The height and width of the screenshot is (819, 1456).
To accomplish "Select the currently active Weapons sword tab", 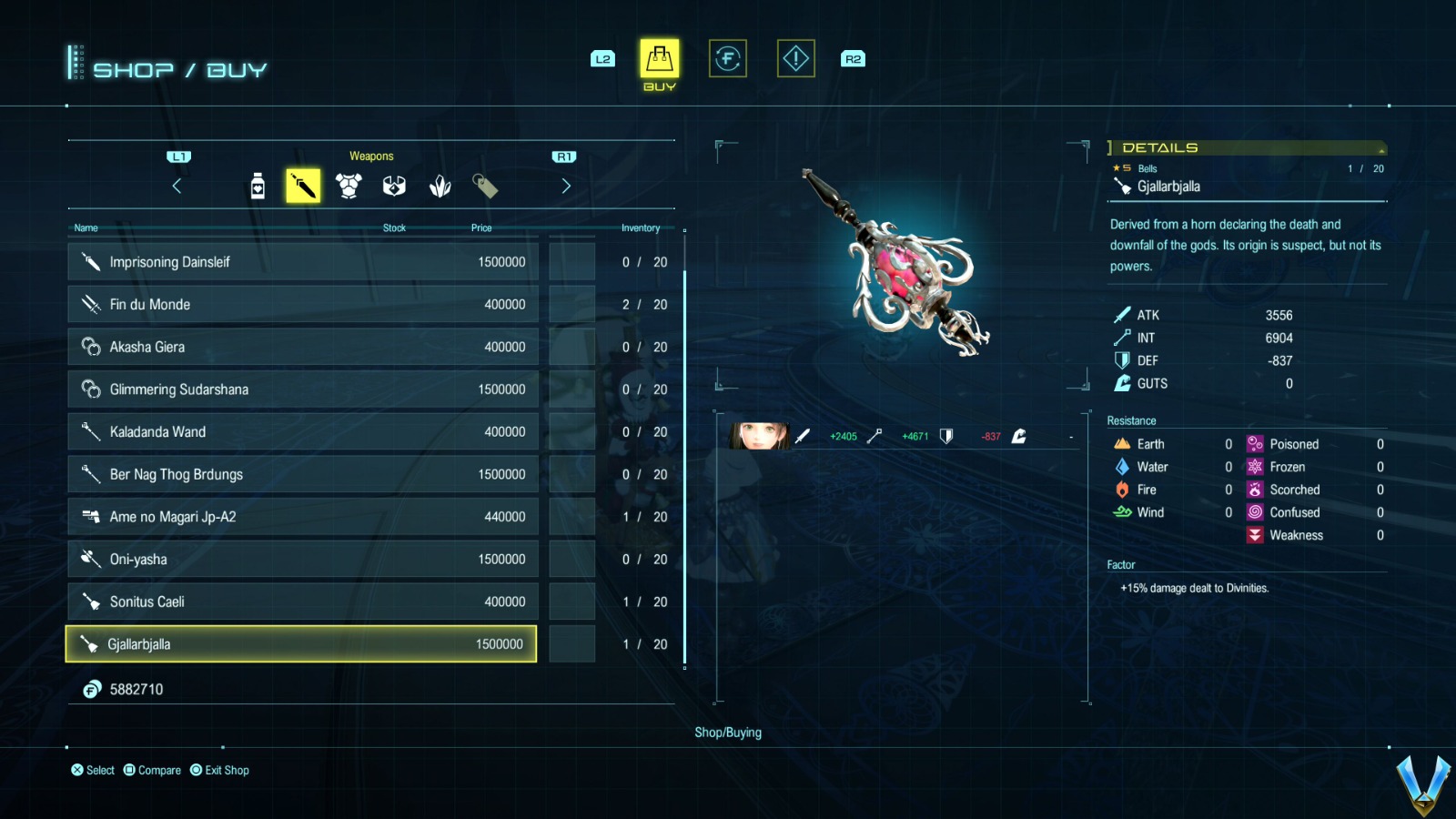I will click(304, 185).
